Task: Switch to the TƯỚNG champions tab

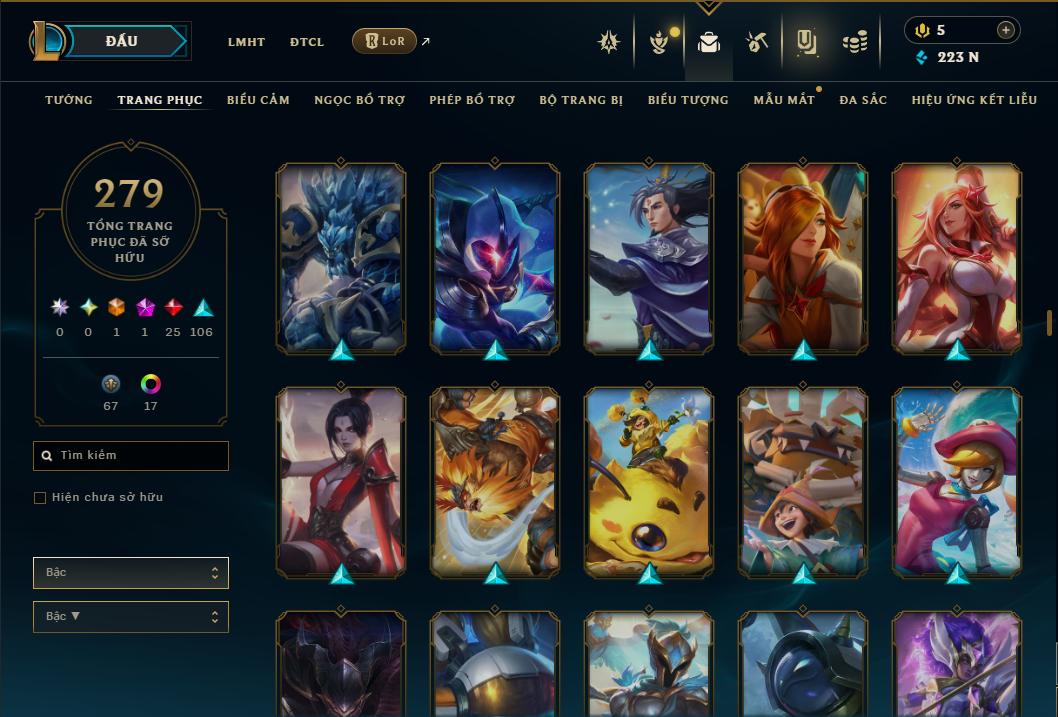Action: coord(69,100)
